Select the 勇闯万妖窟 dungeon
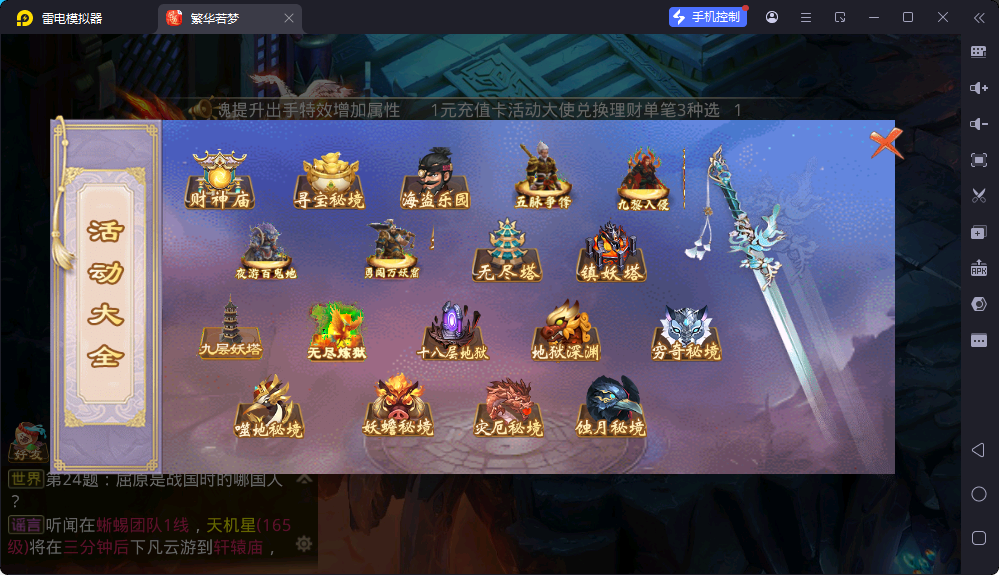Viewport: 999px width, 575px height. (x=392, y=250)
